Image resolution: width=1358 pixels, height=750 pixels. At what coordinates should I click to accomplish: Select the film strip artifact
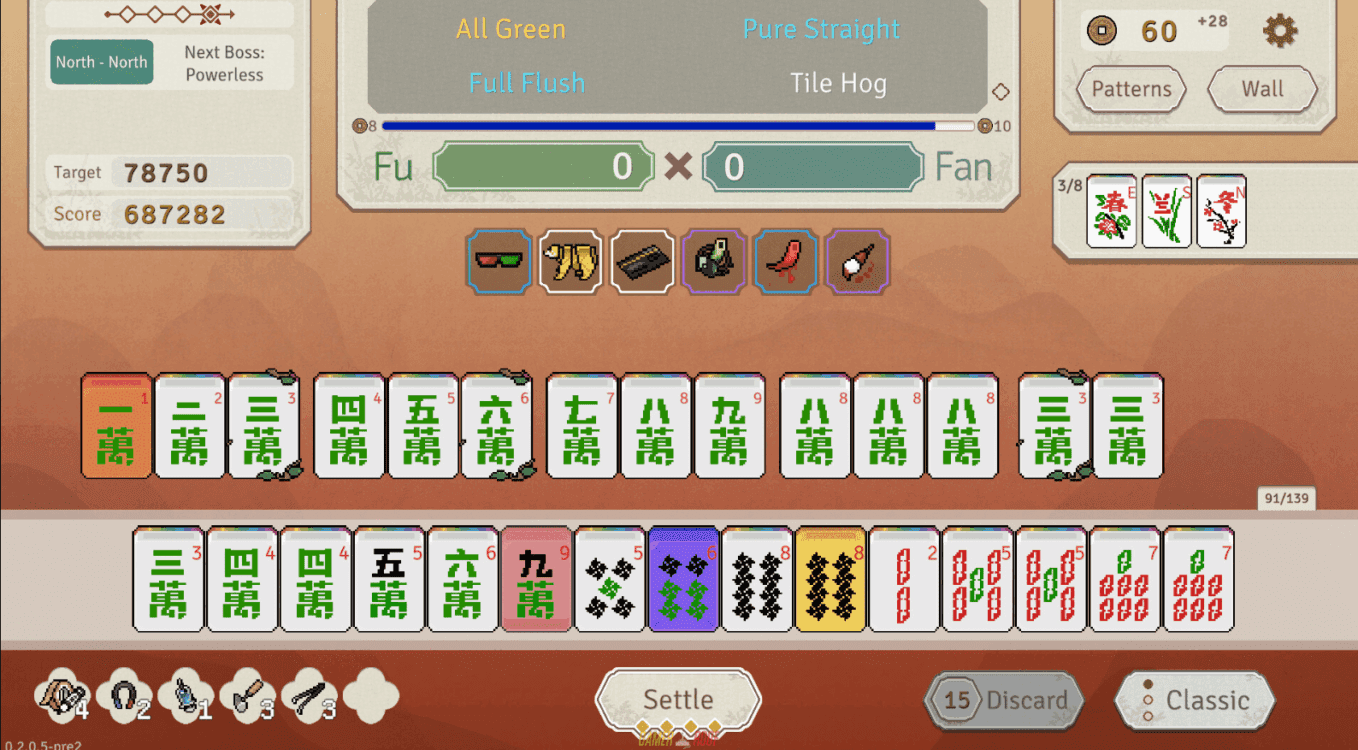coord(642,261)
